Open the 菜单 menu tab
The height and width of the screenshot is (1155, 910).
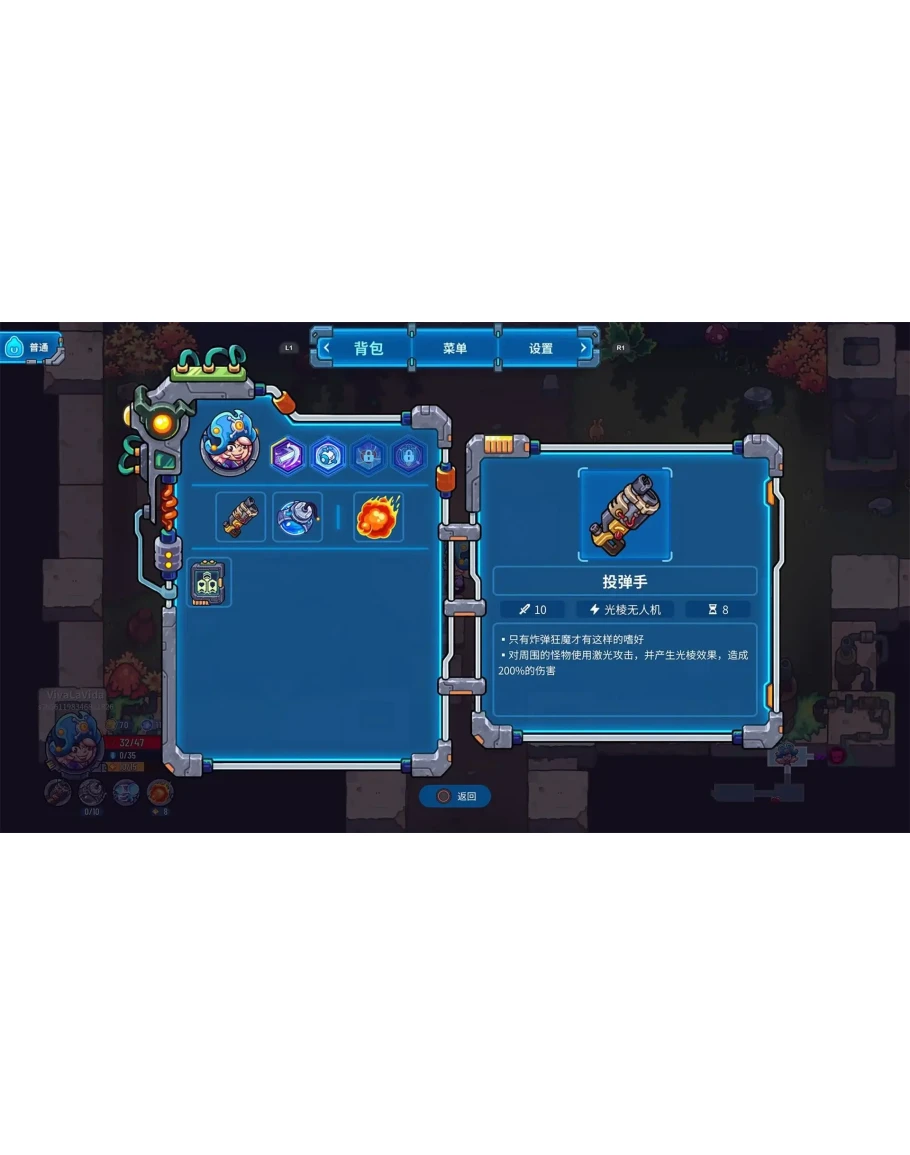coord(455,349)
